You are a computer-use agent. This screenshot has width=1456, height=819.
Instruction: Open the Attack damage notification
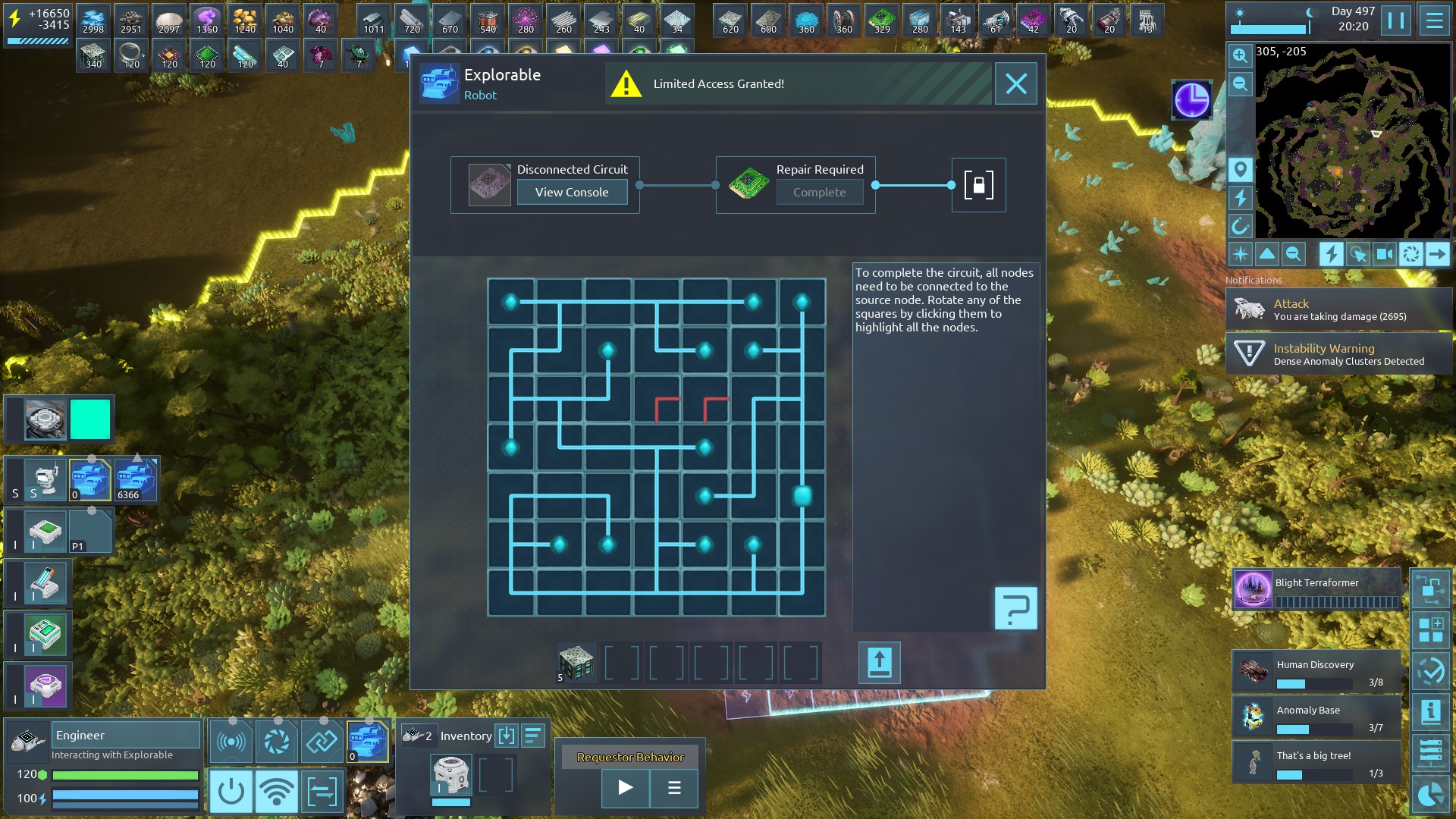click(x=1338, y=309)
